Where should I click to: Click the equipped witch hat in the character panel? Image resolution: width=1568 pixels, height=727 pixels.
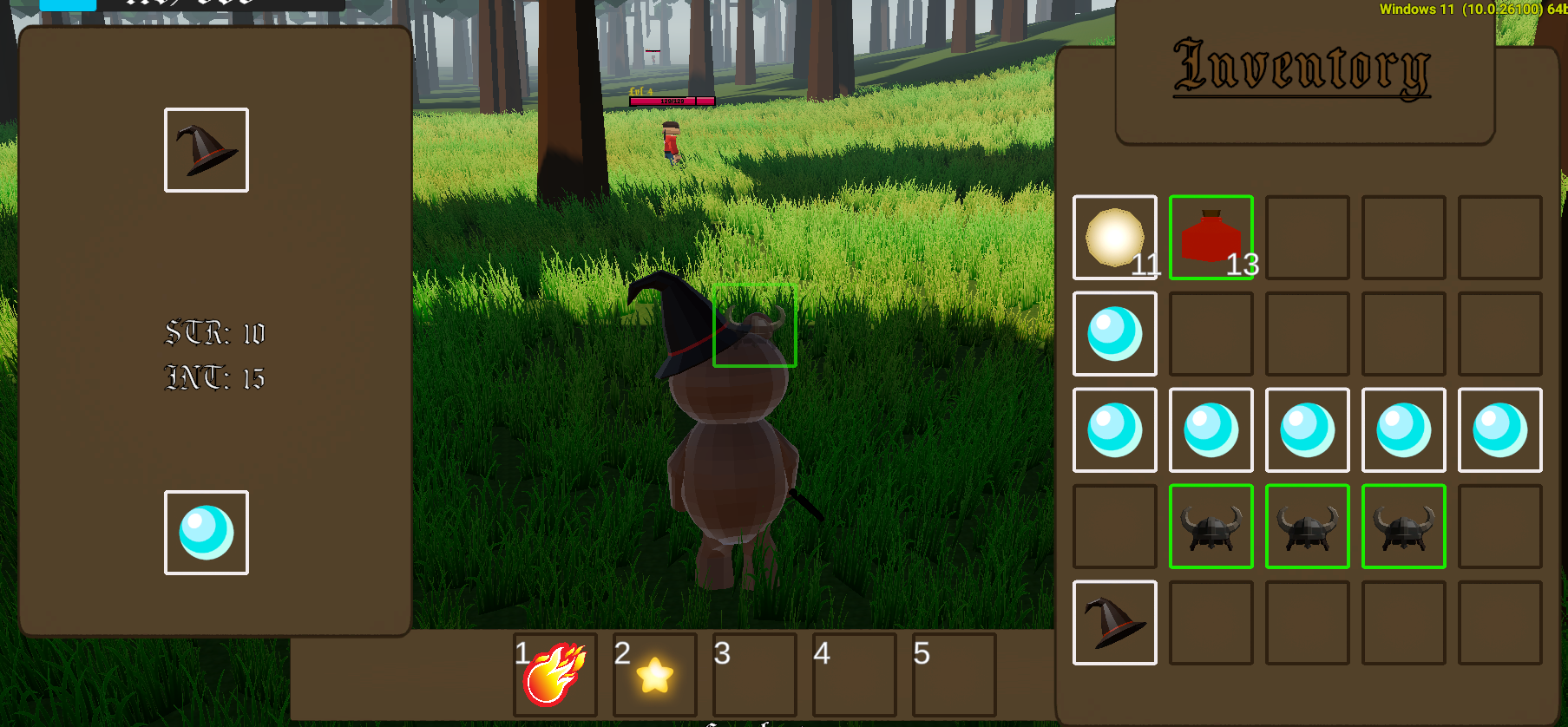pos(206,149)
